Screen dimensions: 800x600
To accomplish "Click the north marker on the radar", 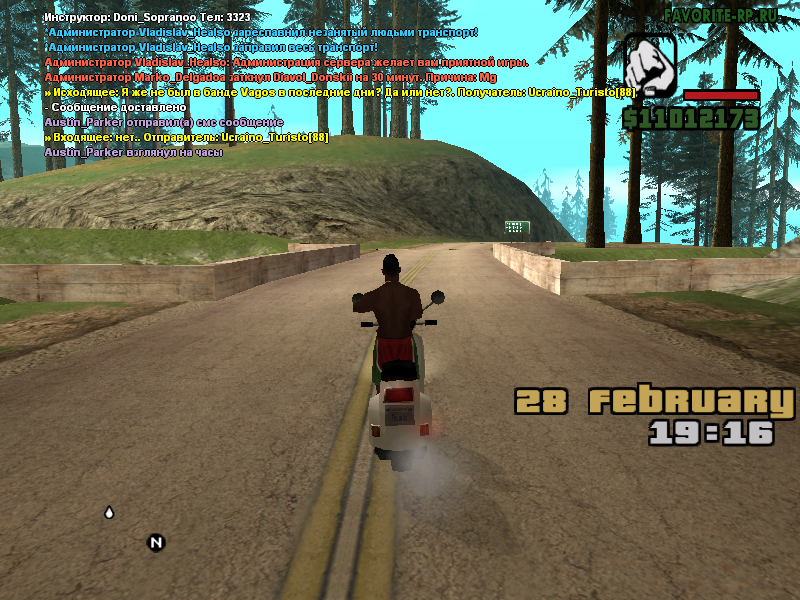I will click(x=155, y=543).
